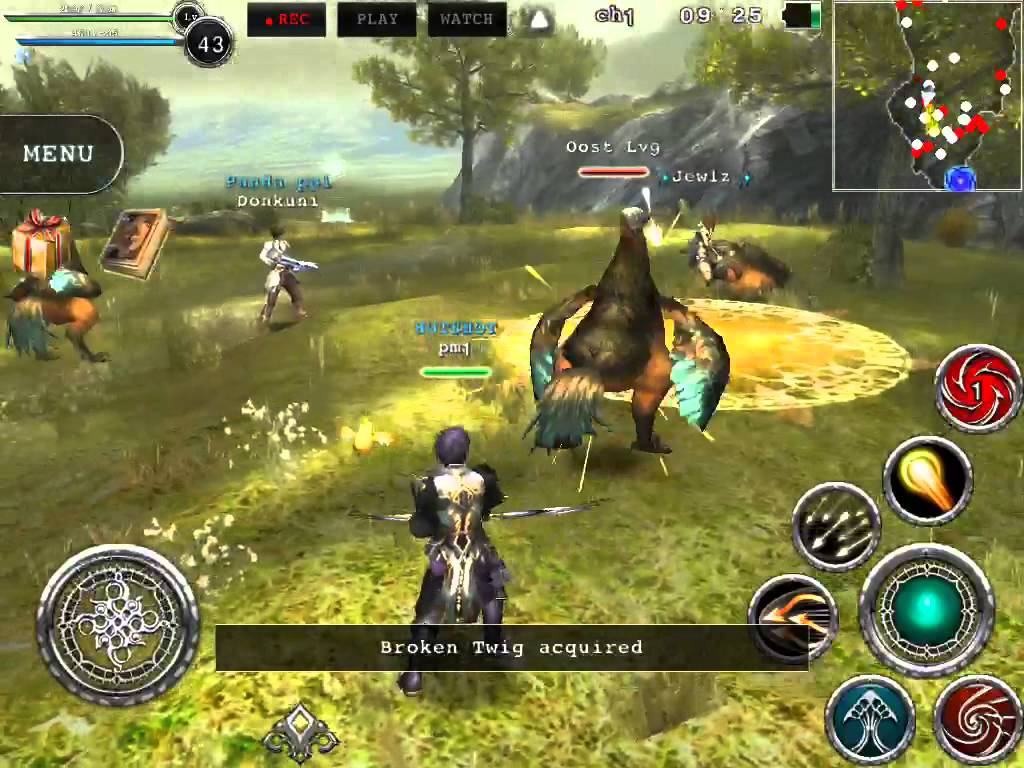Screen dimensions: 1024x768
Task: Open the minimap
Action: pyautogui.click(x=927, y=96)
